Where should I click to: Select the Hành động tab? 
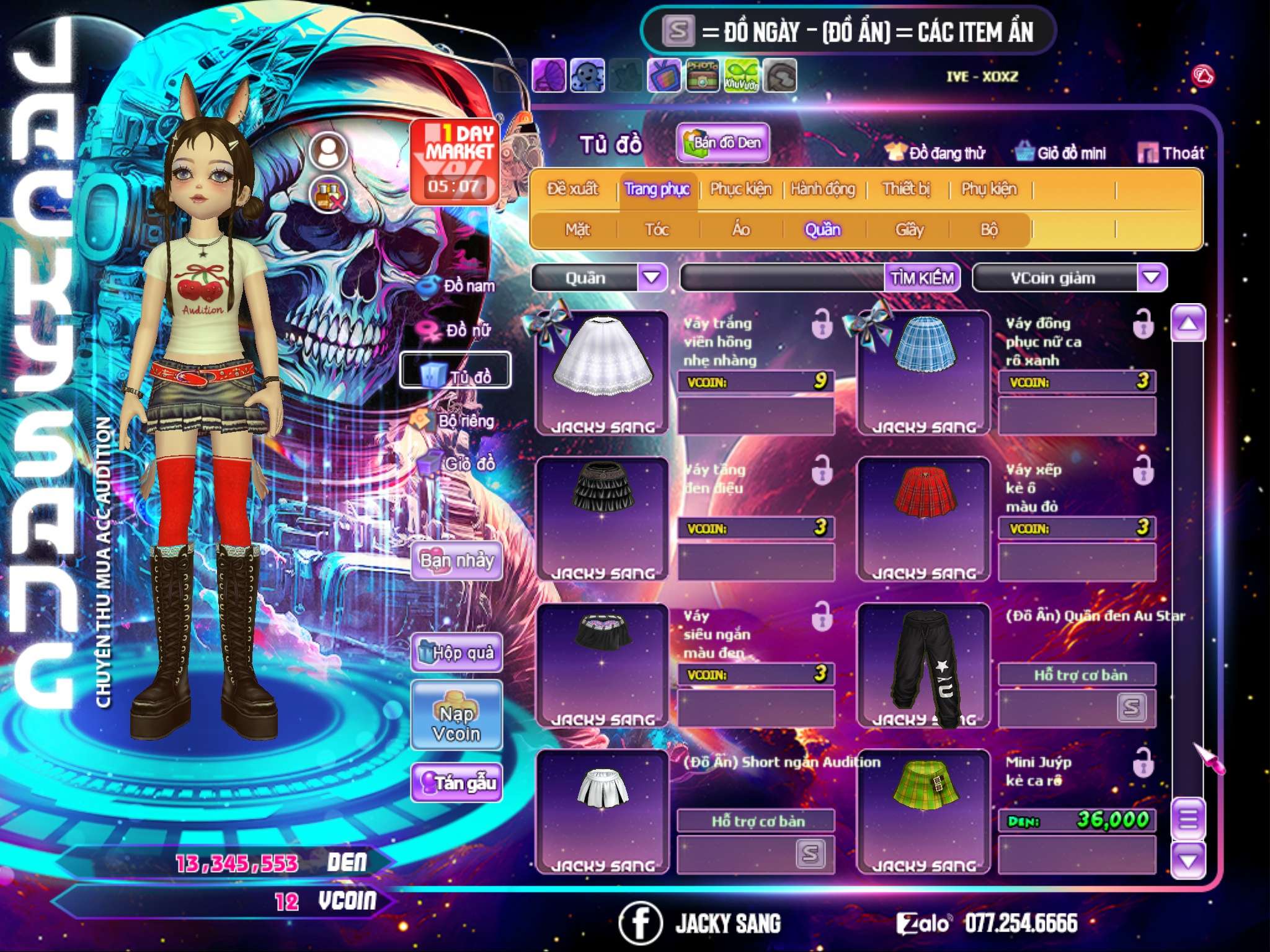coord(822,188)
